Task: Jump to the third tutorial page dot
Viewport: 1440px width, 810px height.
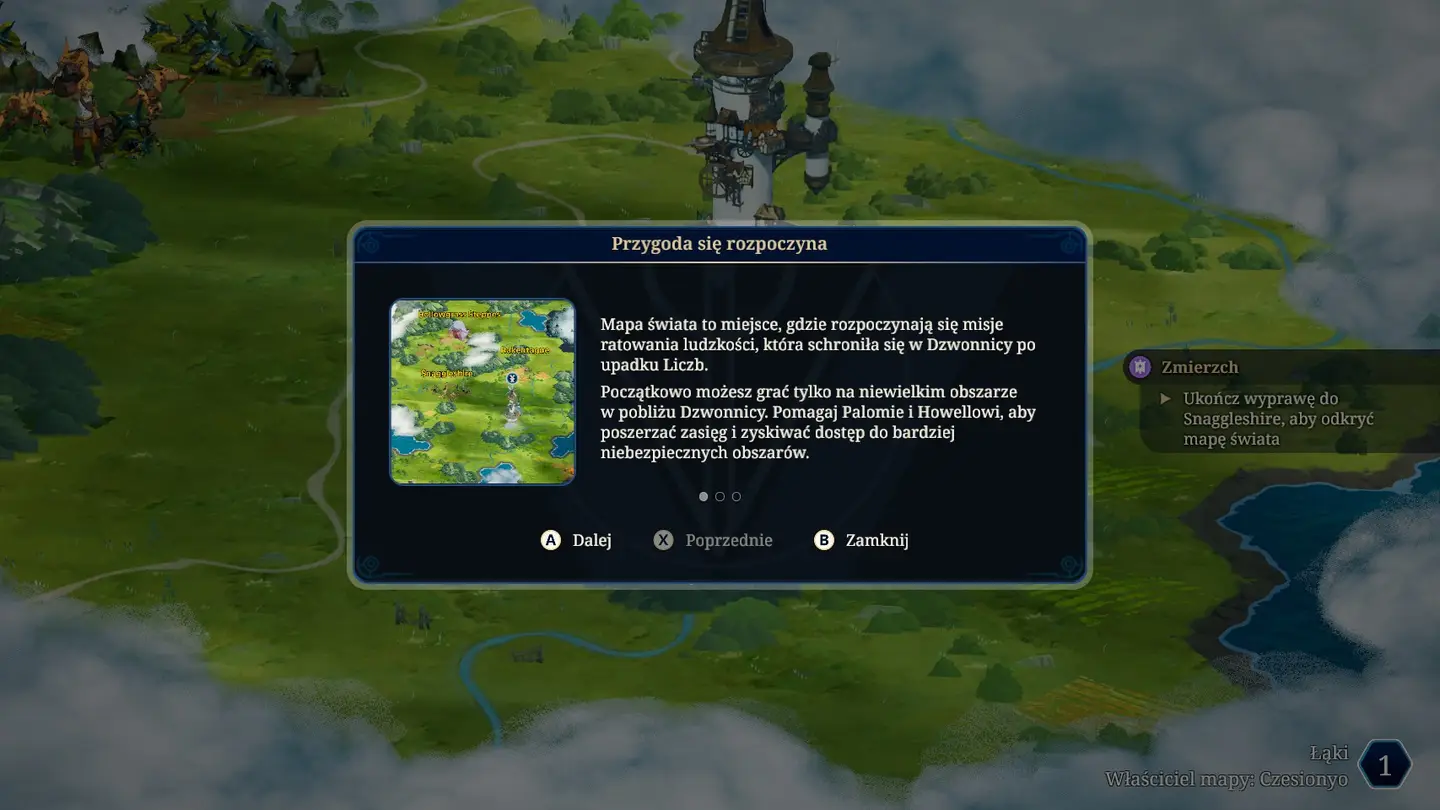Action: [737, 497]
